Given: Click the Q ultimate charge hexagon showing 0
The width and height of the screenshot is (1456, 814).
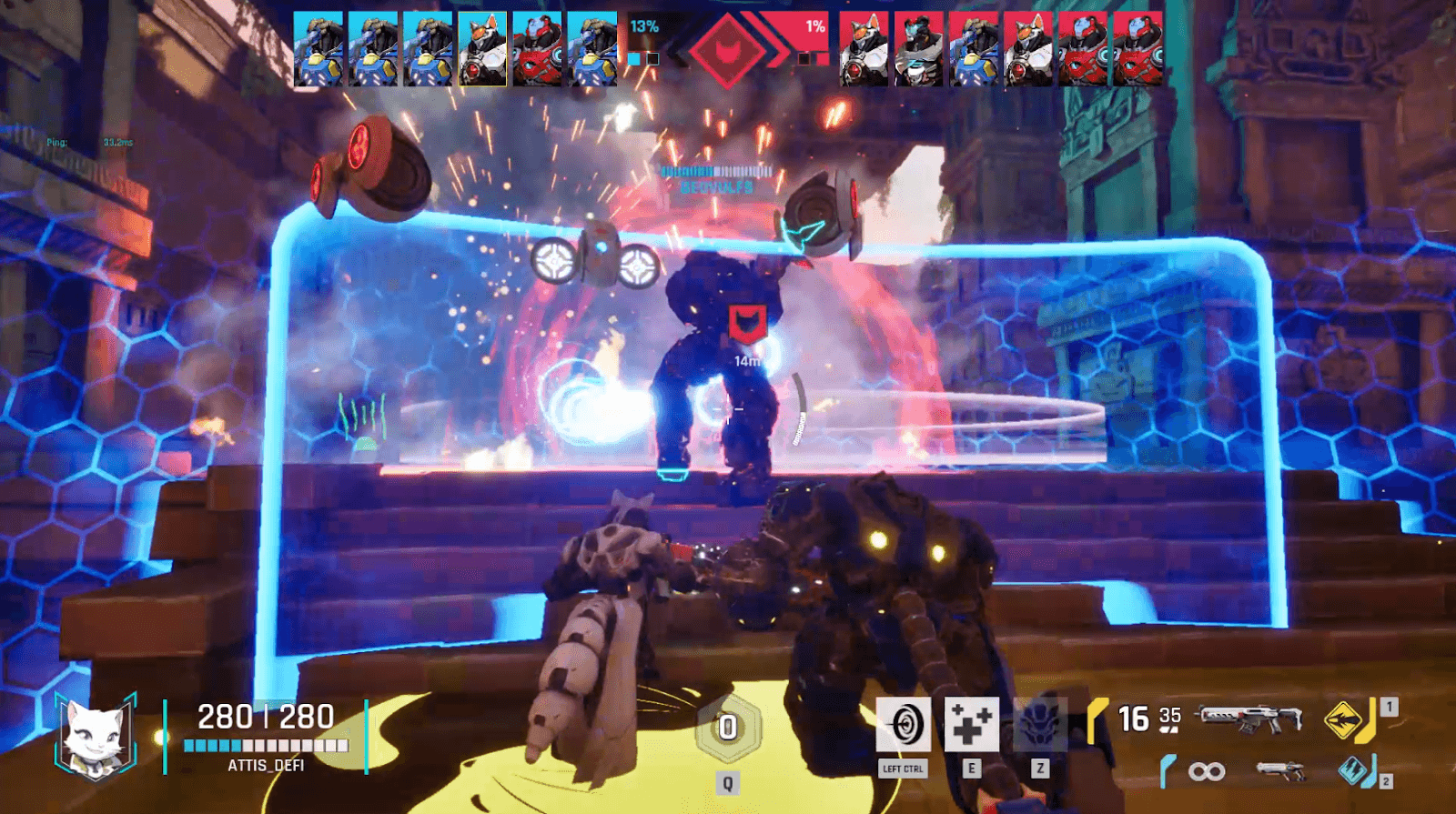Looking at the screenshot, I should 726,728.
